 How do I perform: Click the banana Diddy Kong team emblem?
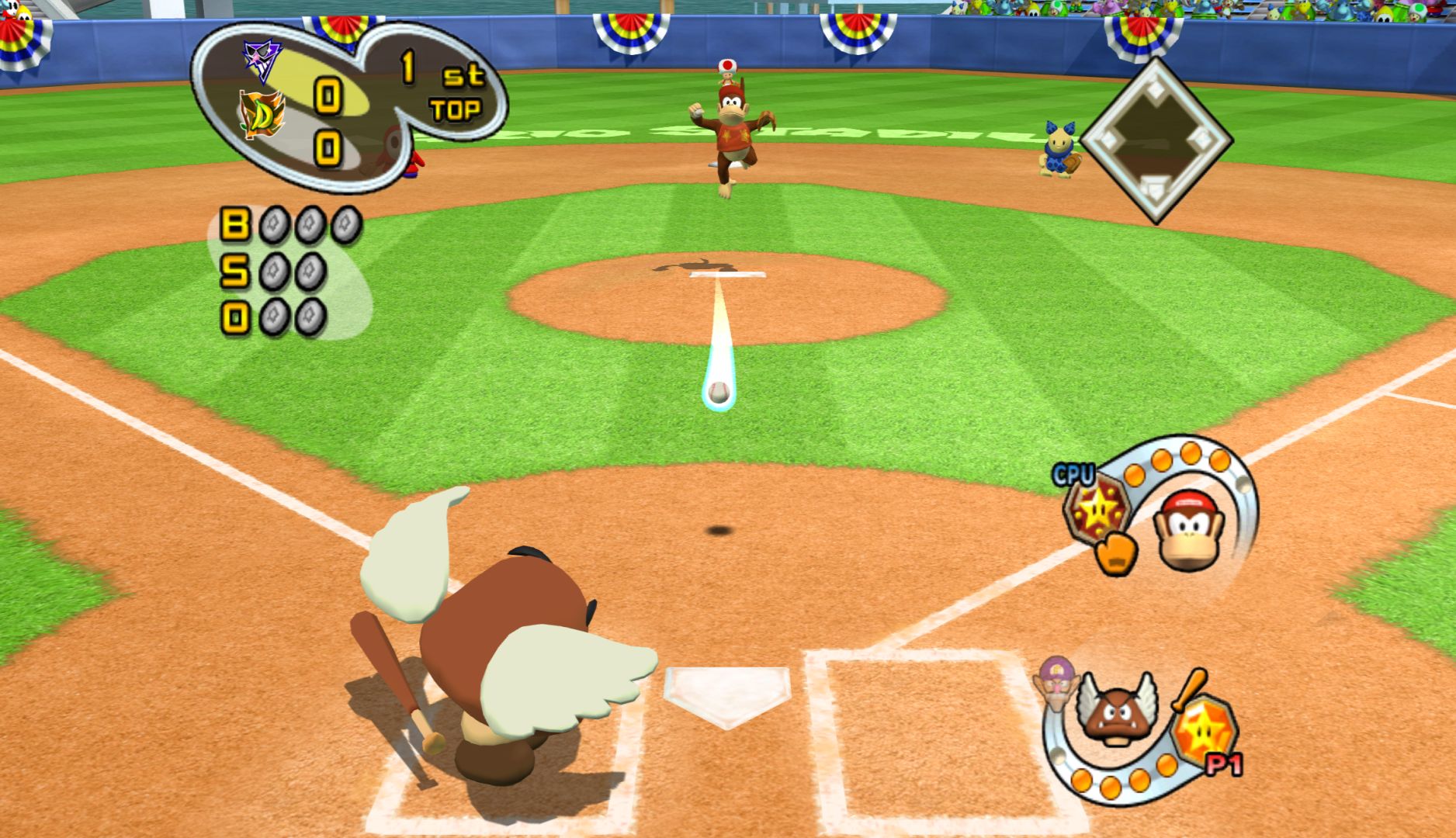[x=262, y=114]
